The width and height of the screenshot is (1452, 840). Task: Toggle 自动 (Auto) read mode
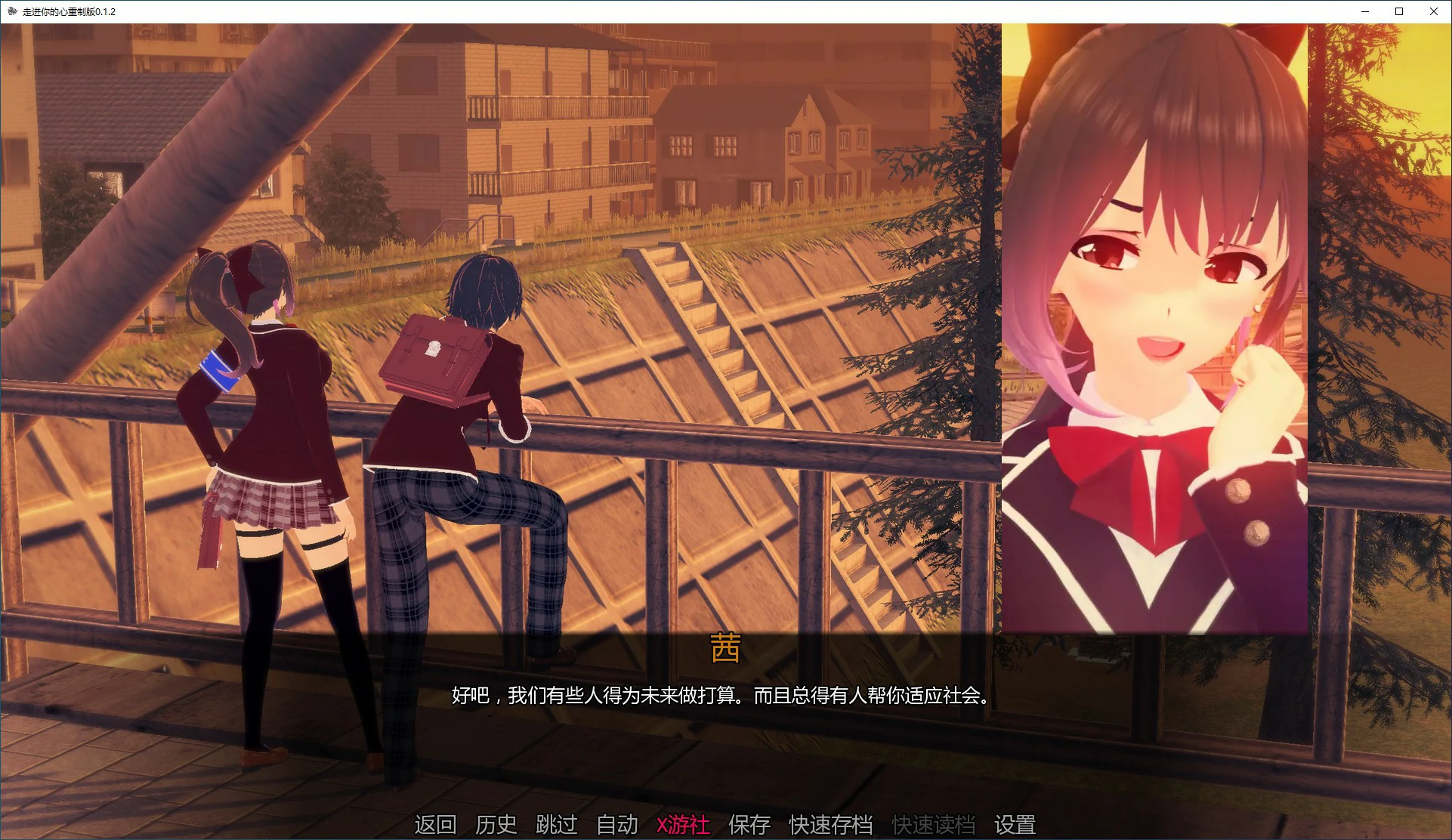616,825
